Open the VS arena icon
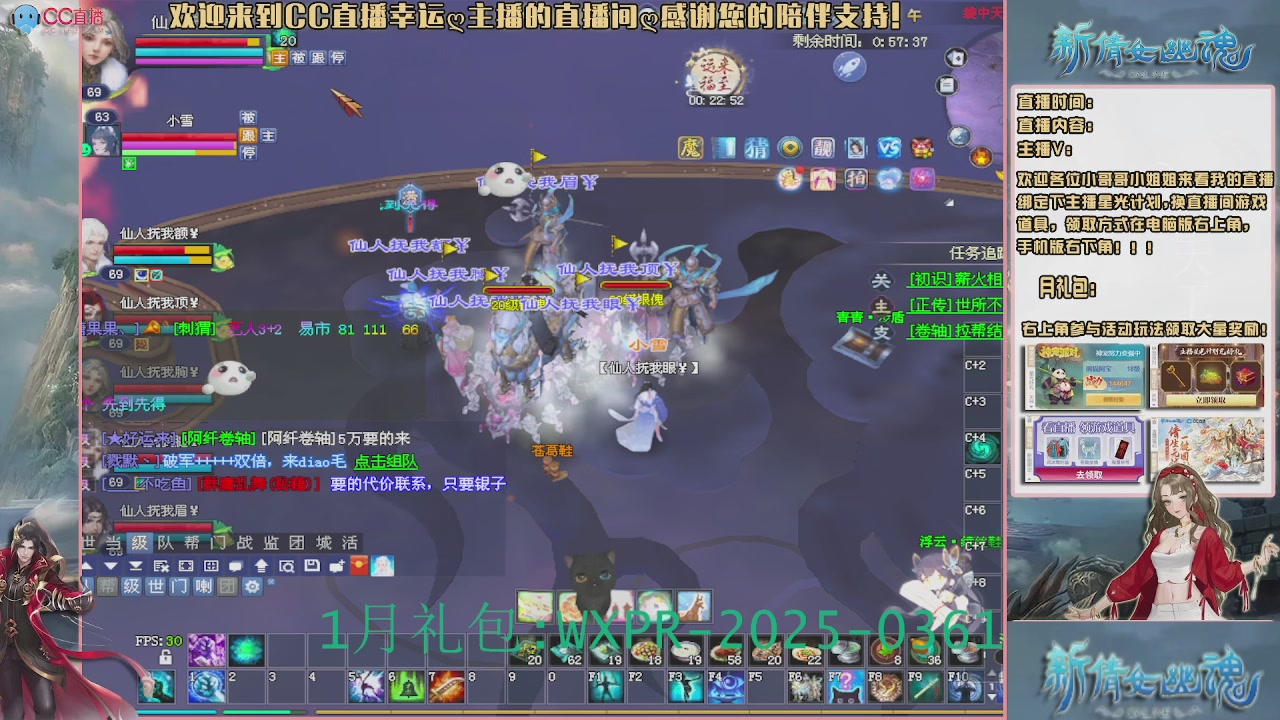Viewport: 1280px width, 720px height. [x=889, y=147]
